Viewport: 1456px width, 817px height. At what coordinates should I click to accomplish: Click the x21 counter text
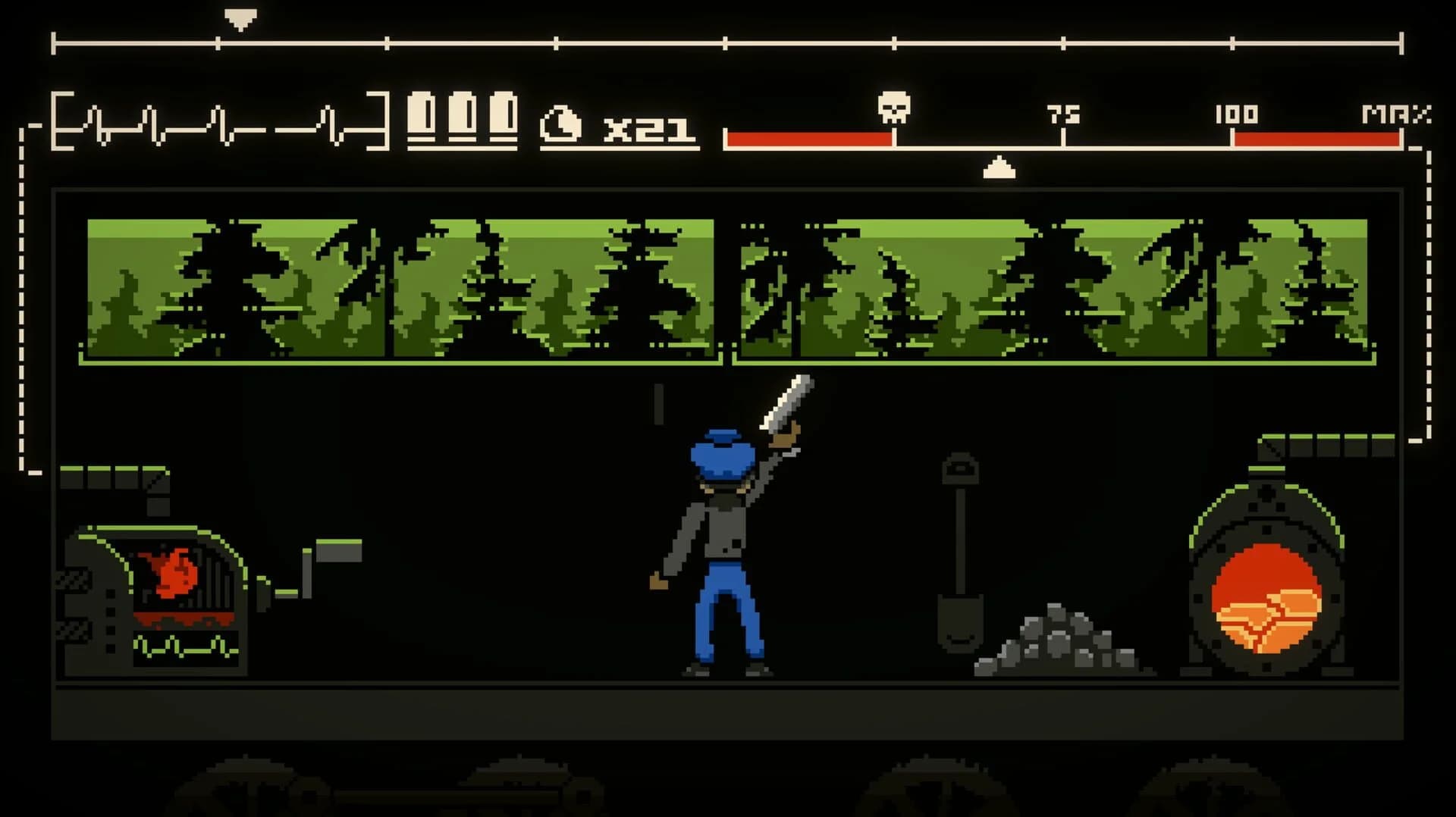[648, 127]
